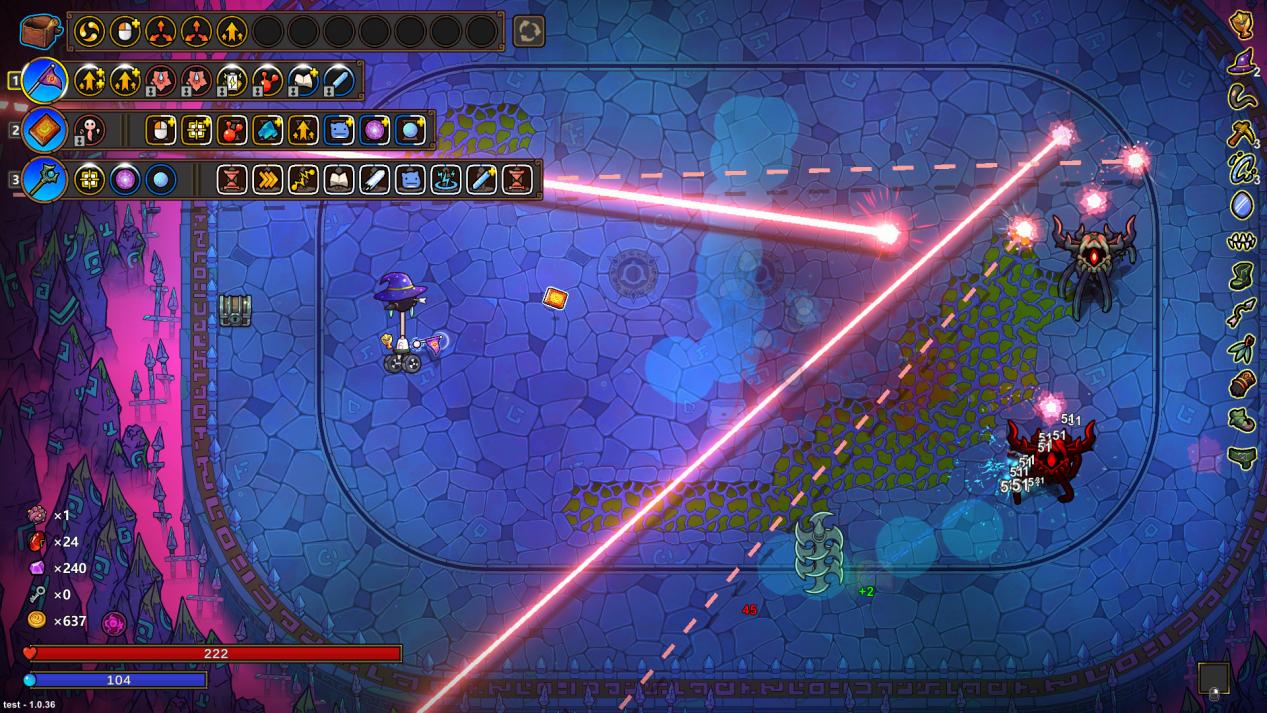The width and height of the screenshot is (1267, 713).
Task: Select the lightning bolt spell on the staff
Action: [x=303, y=180]
